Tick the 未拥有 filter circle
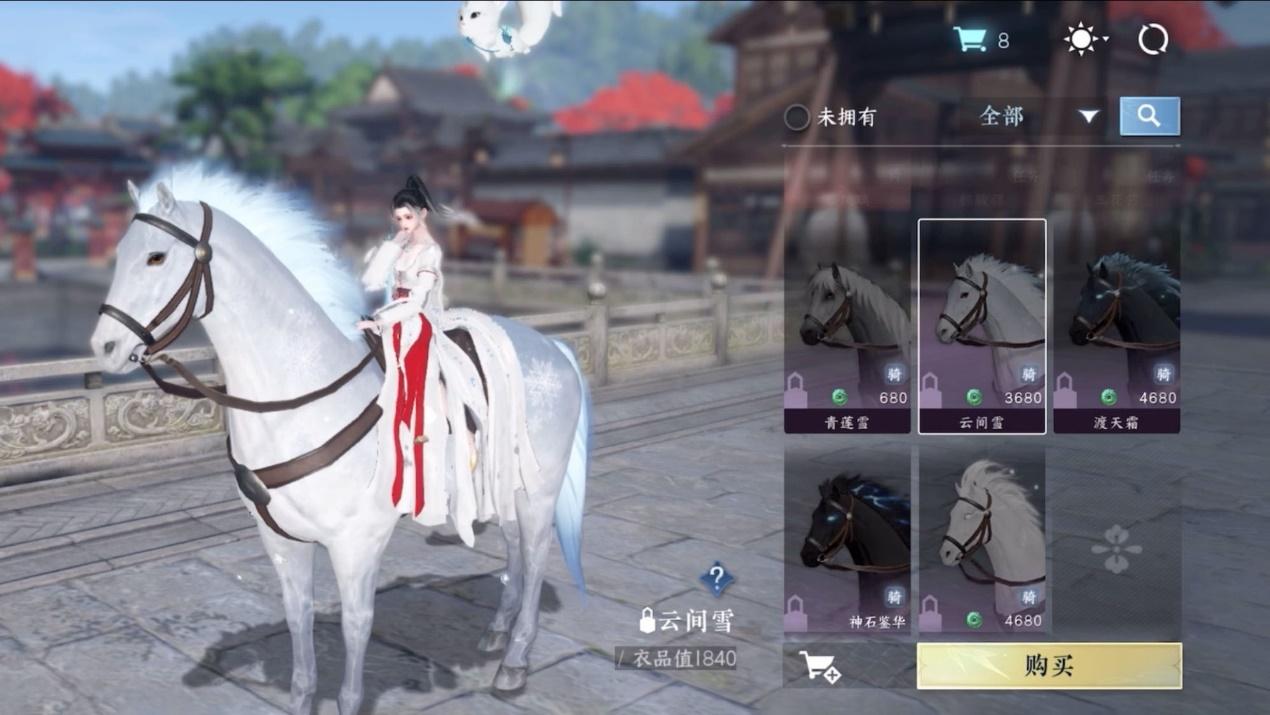The width and height of the screenshot is (1270, 715). coord(797,117)
